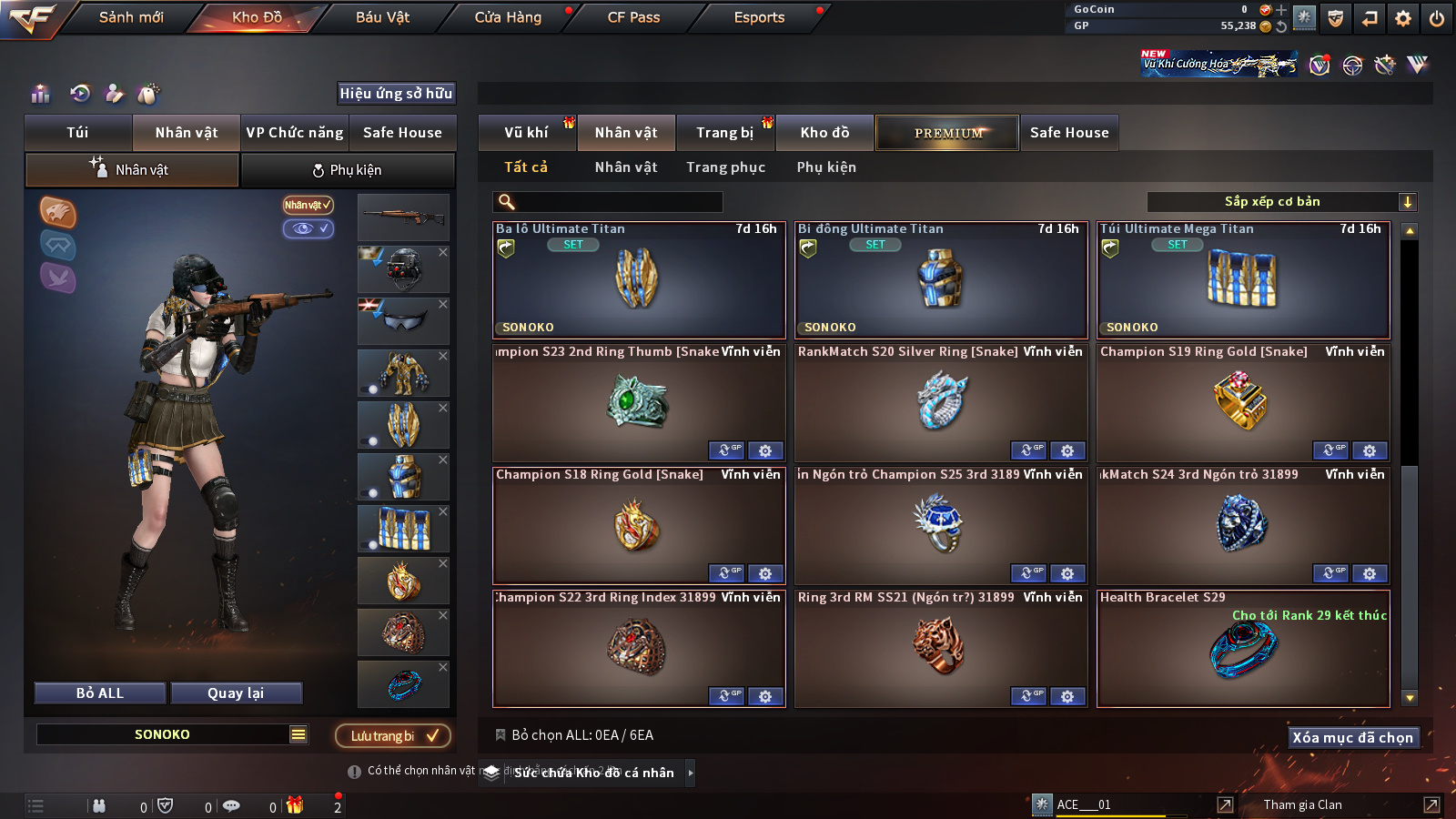The image size is (1456, 819).
Task: Click the power exit icon
Action: 1437,18
